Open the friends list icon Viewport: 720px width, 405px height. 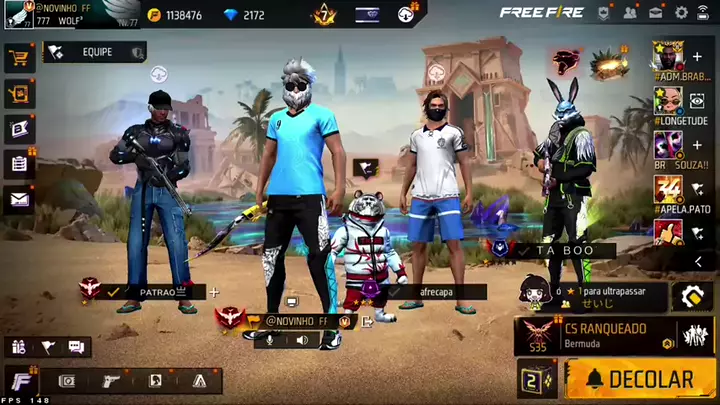click(630, 13)
